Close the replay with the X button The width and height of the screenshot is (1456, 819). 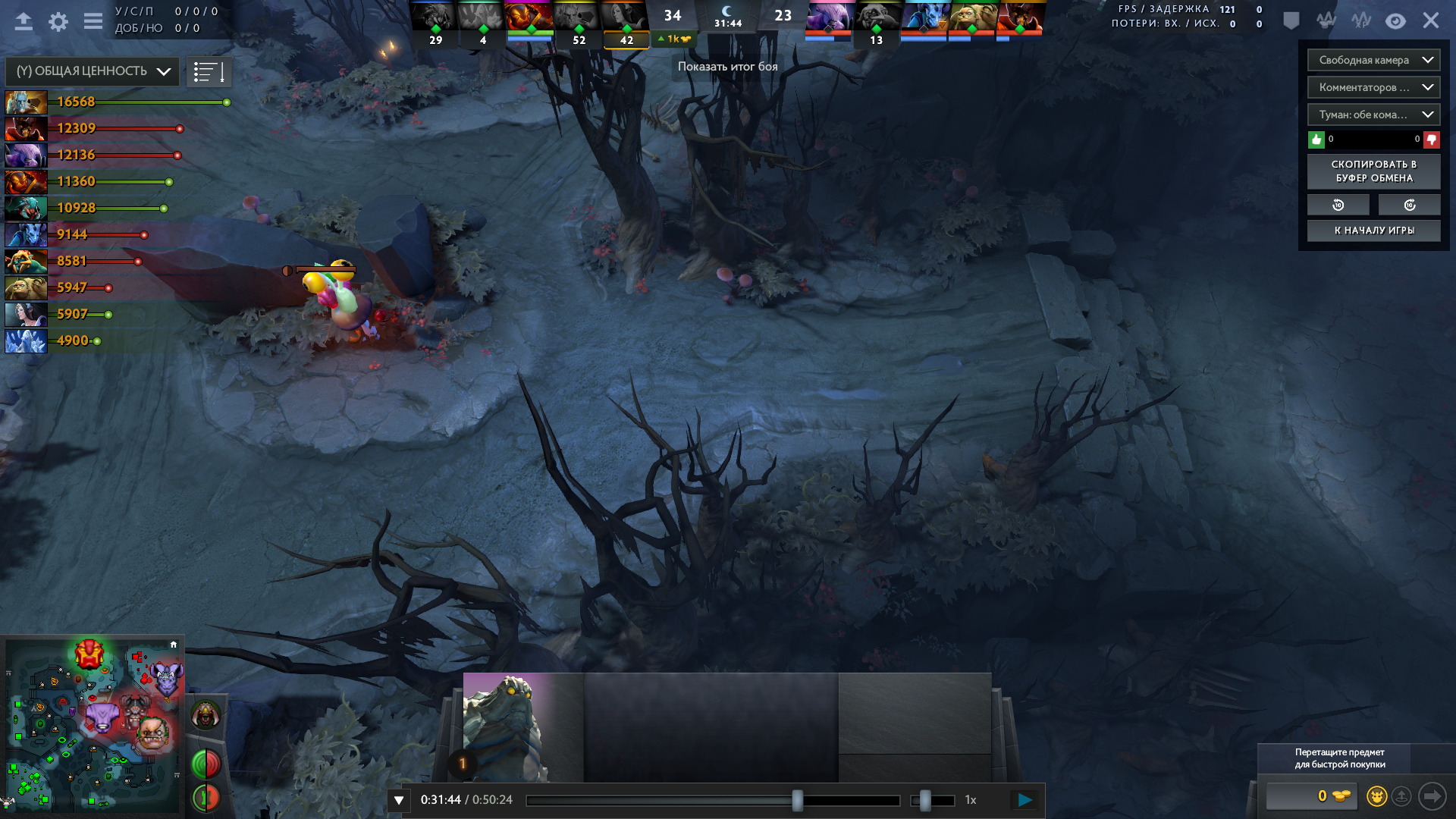[1431, 20]
